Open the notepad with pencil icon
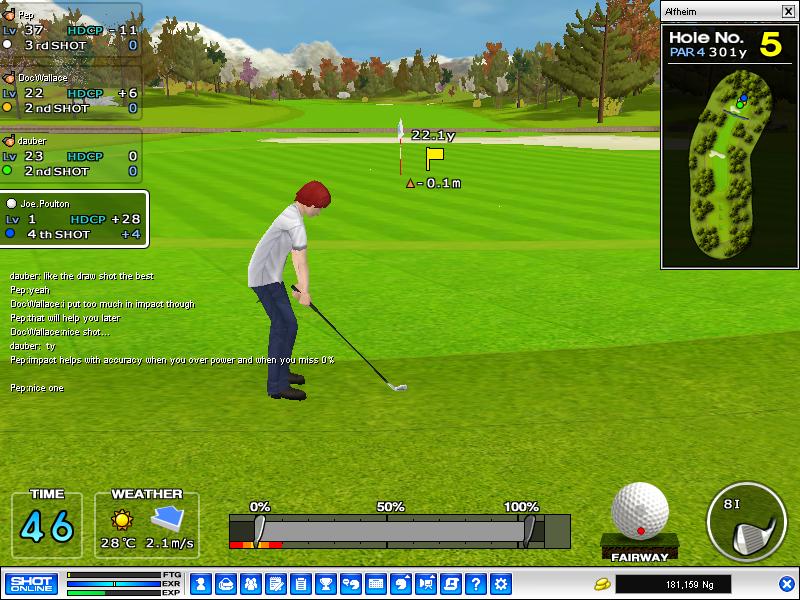Screen dimensions: 800x600 coord(275,584)
